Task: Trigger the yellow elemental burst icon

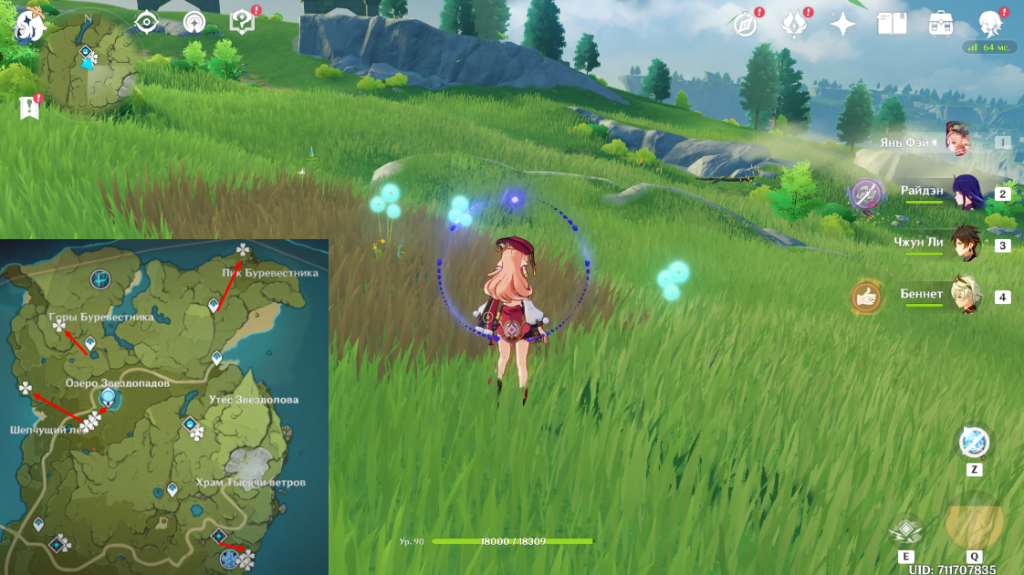Action: tap(973, 521)
